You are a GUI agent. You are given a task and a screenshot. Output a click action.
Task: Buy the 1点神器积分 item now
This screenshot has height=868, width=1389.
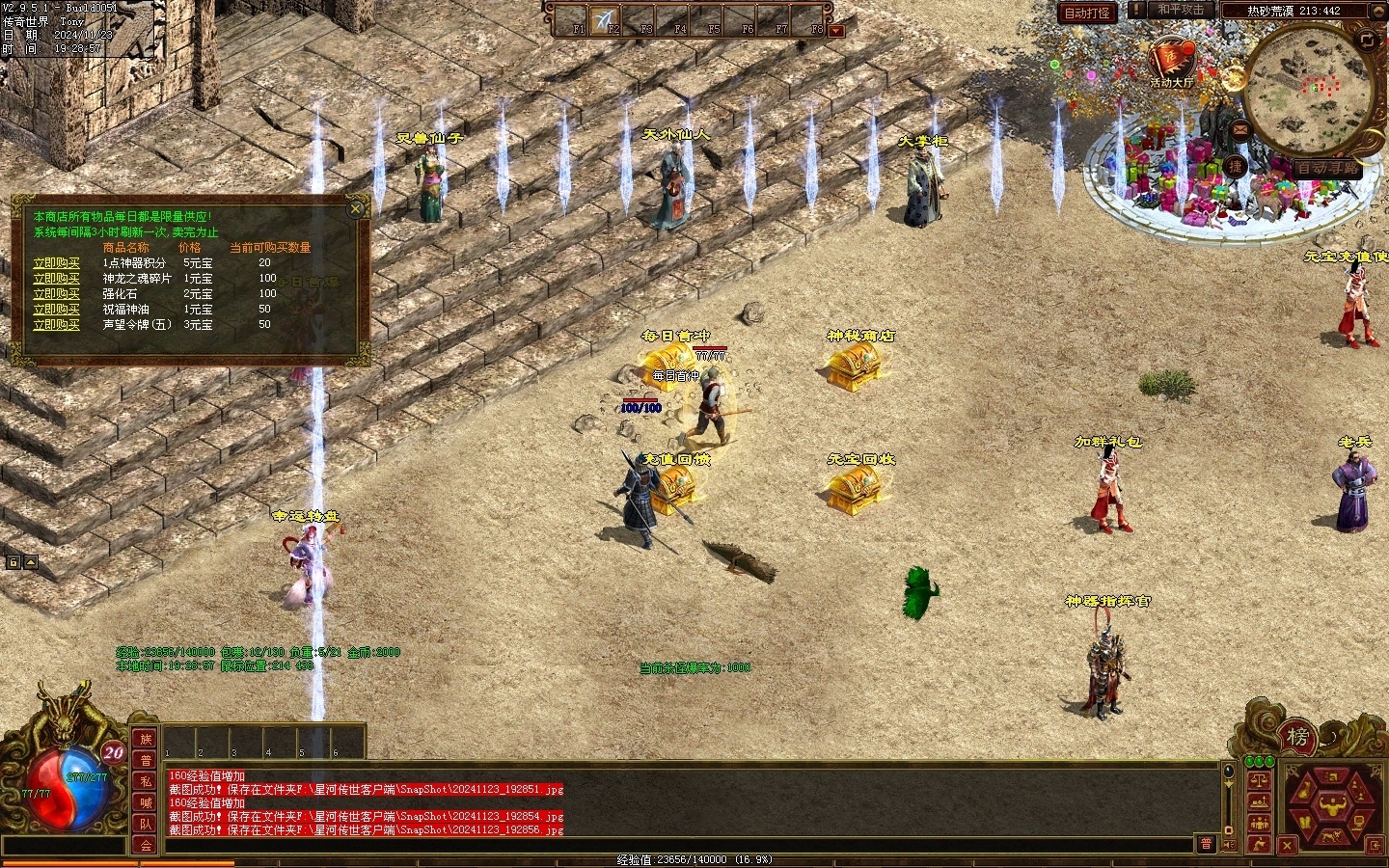(56, 262)
